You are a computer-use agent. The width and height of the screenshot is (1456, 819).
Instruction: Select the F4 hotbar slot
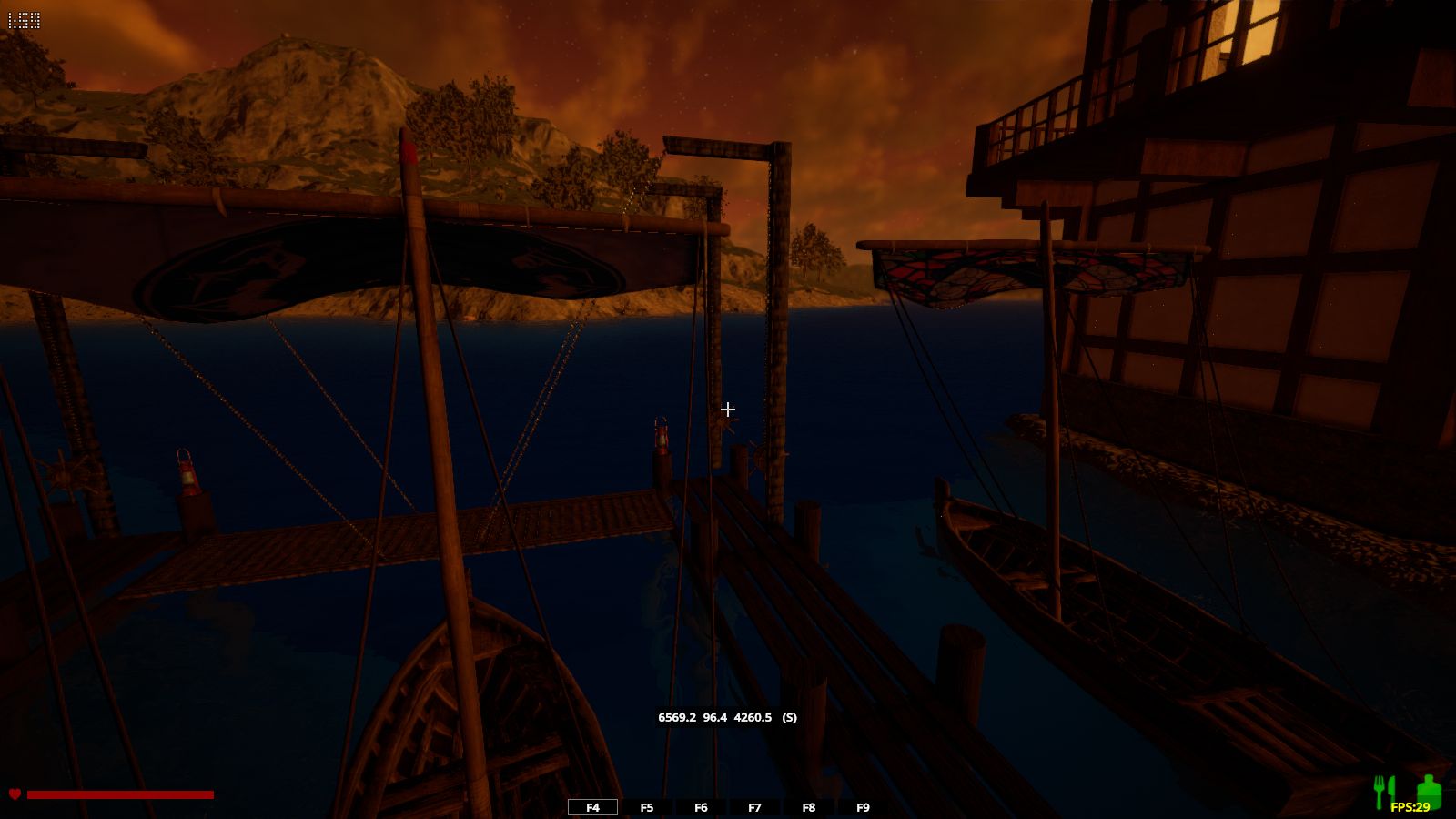pos(592,807)
